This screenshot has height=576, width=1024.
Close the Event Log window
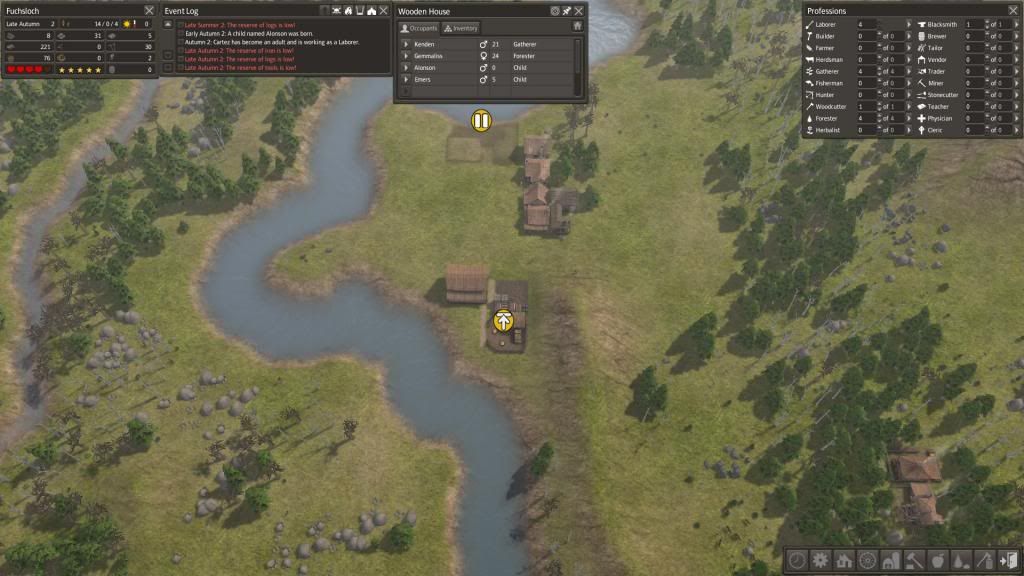pyautogui.click(x=385, y=11)
